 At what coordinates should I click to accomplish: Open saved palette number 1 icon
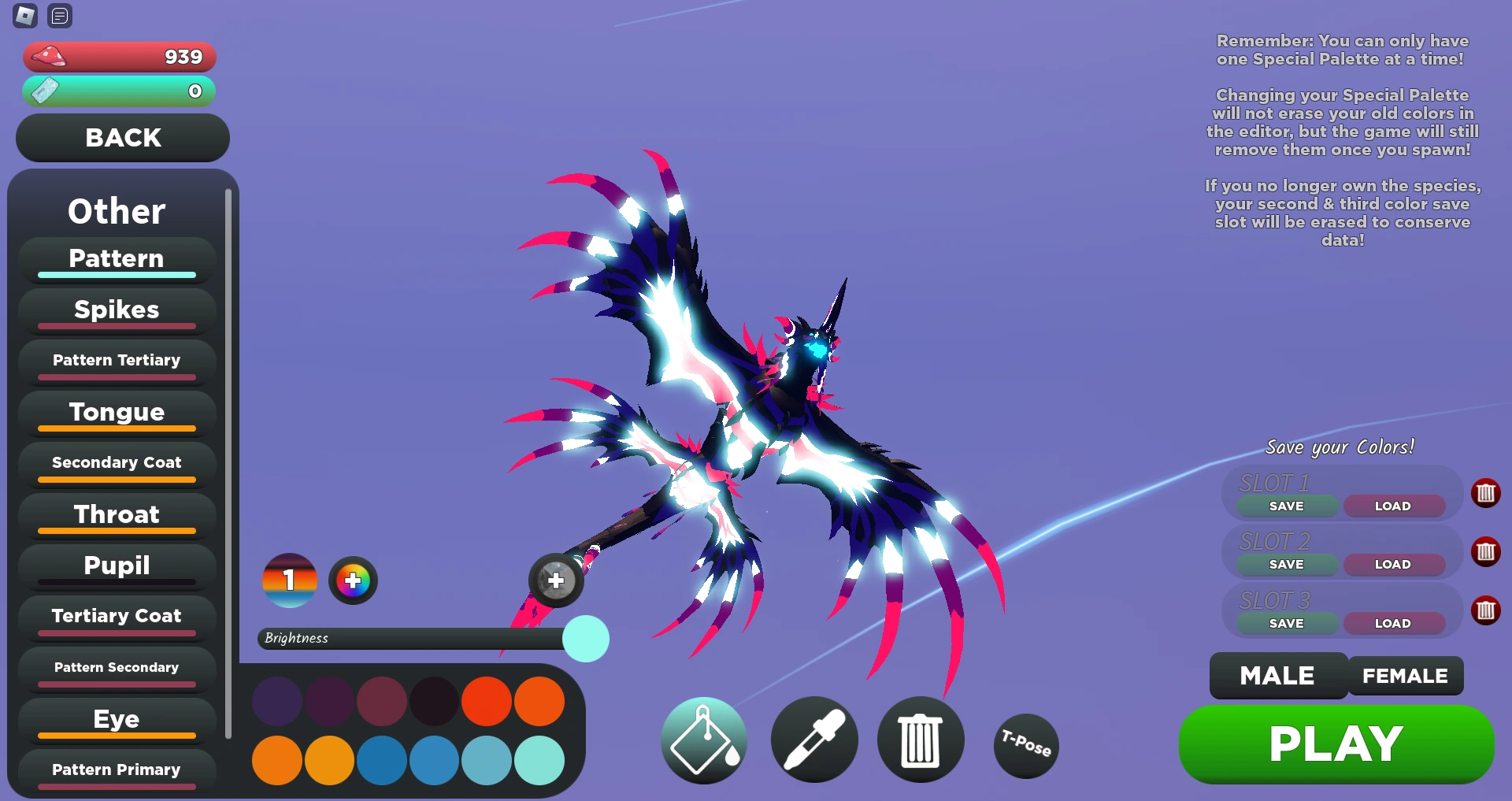[289, 580]
